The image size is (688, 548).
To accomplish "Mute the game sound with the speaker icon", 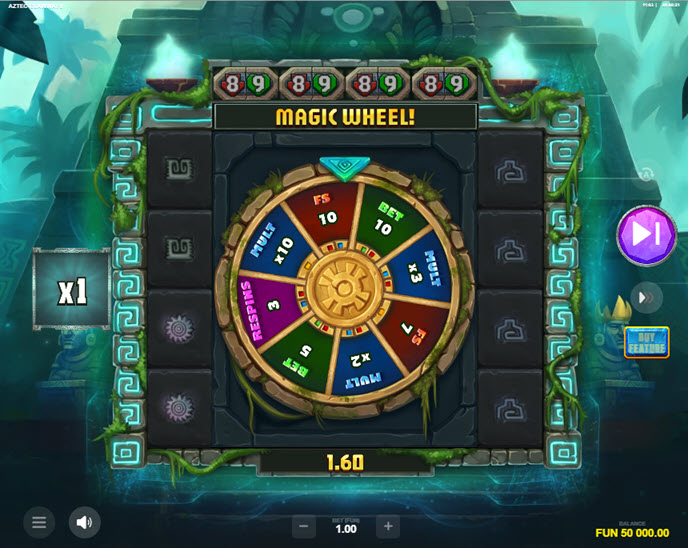I will [84, 522].
